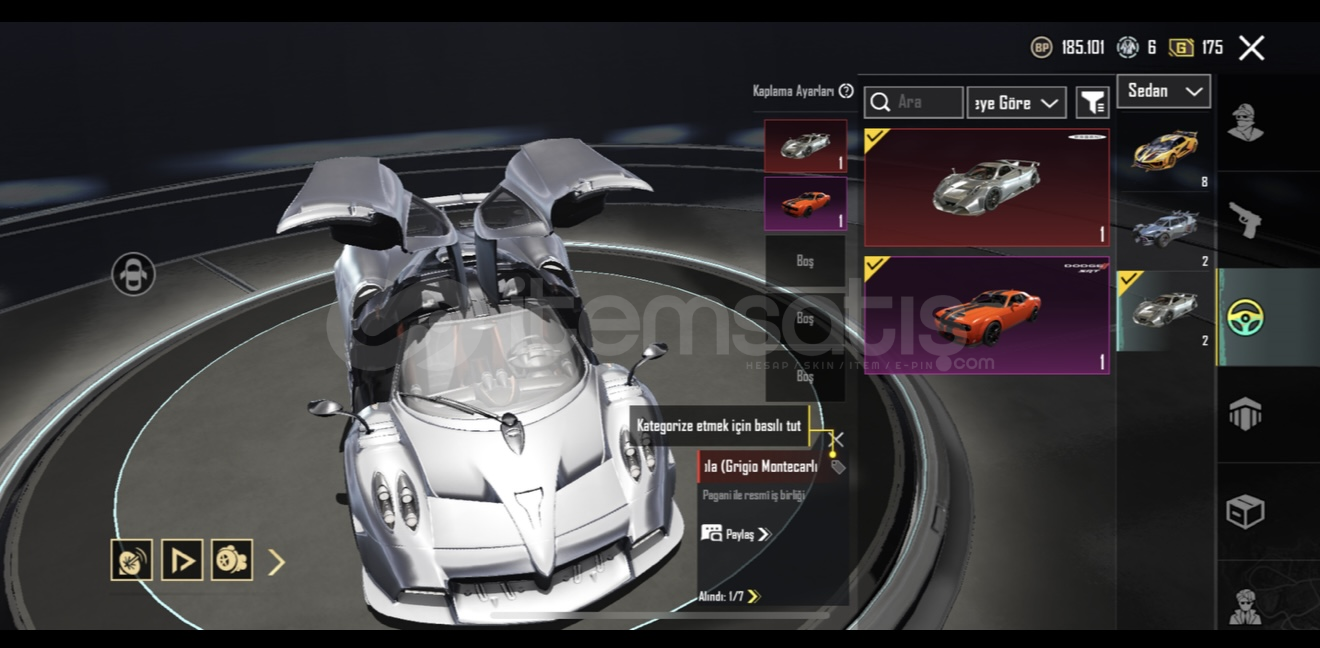The width and height of the screenshot is (1320, 648).
Task: Show the Kaplama Ayarları help tooltip
Action: click(x=846, y=91)
